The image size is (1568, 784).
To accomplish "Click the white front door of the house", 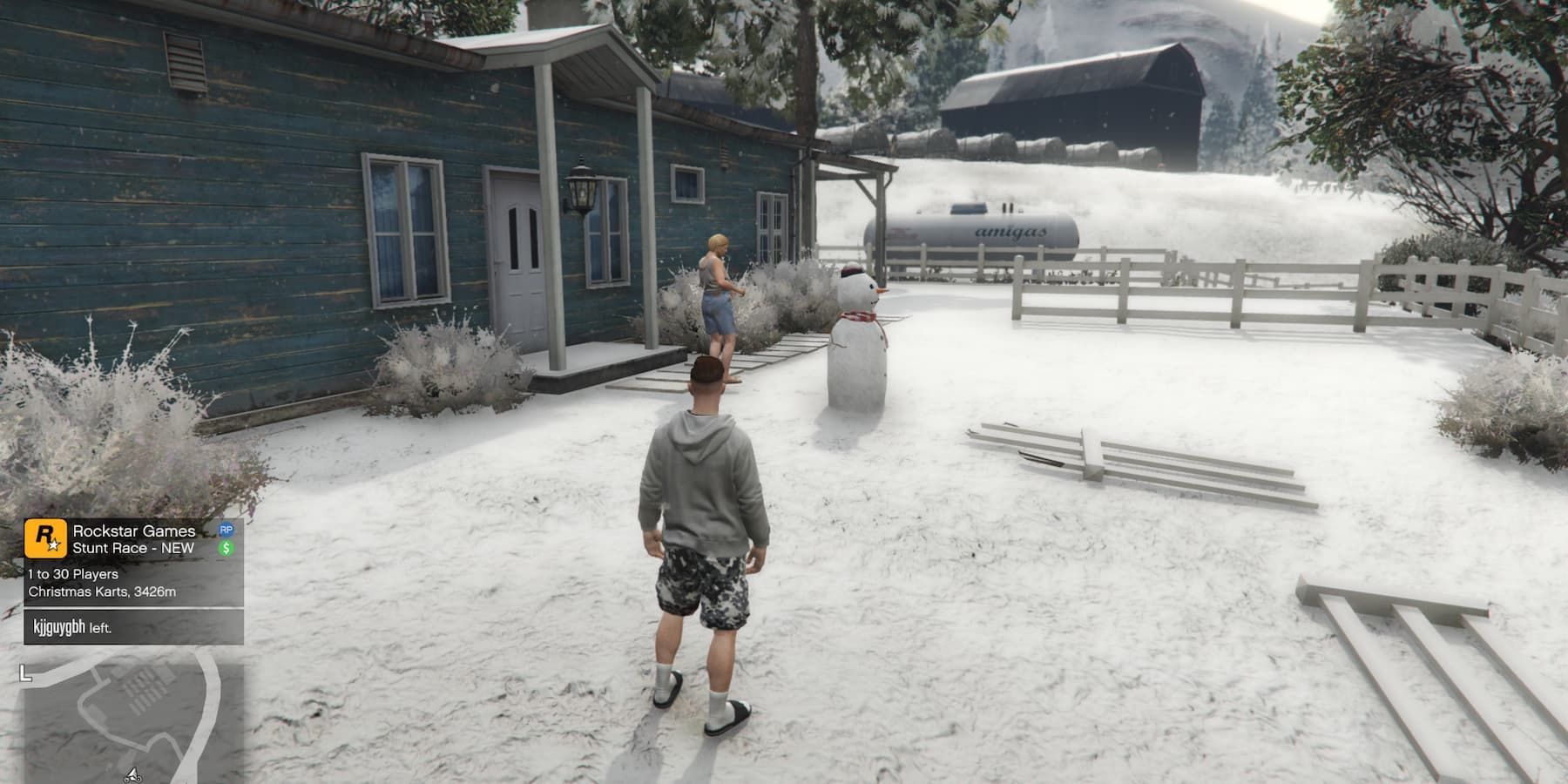I will click(x=520, y=253).
